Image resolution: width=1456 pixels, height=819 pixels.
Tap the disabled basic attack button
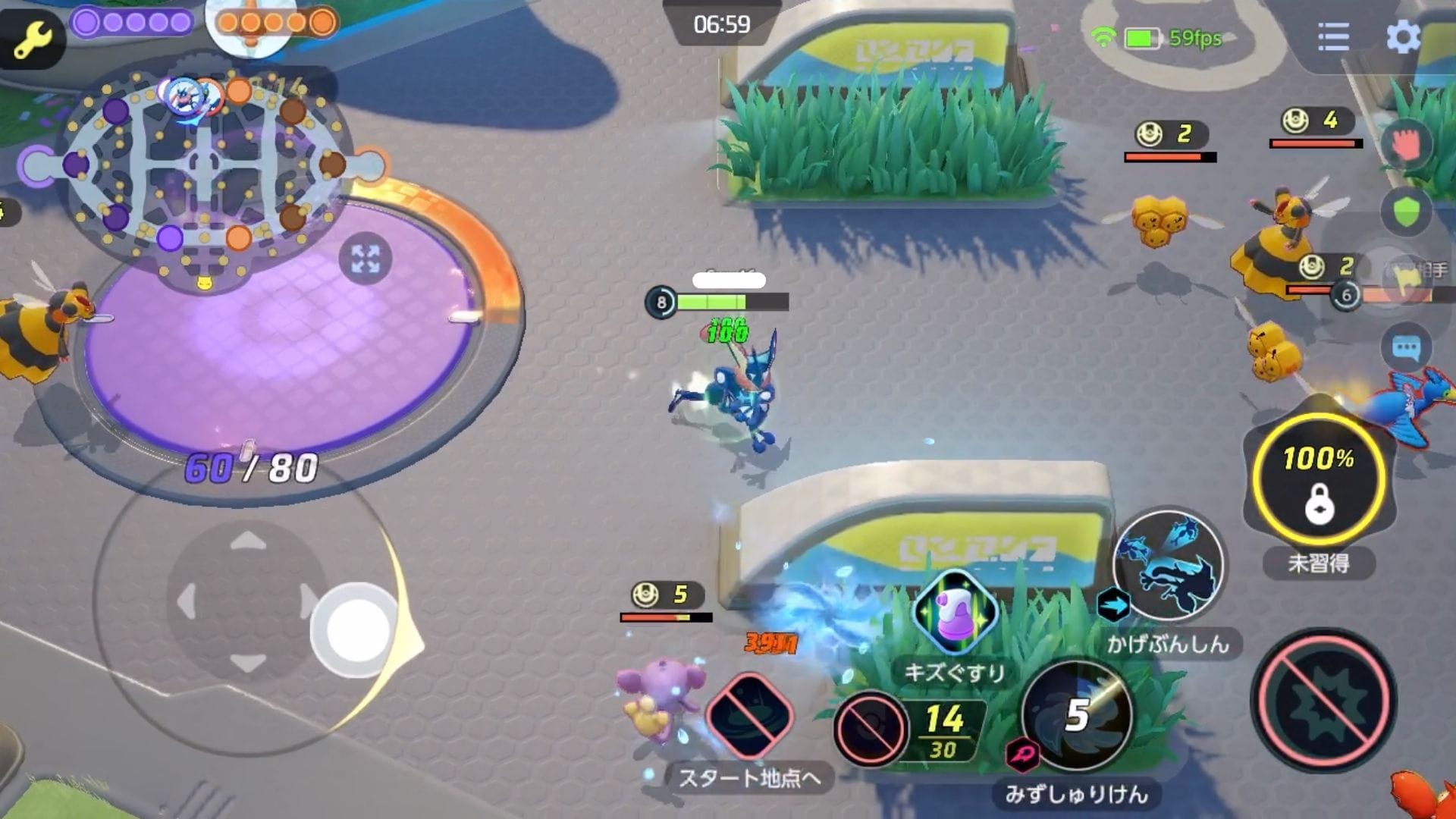coord(1323,699)
